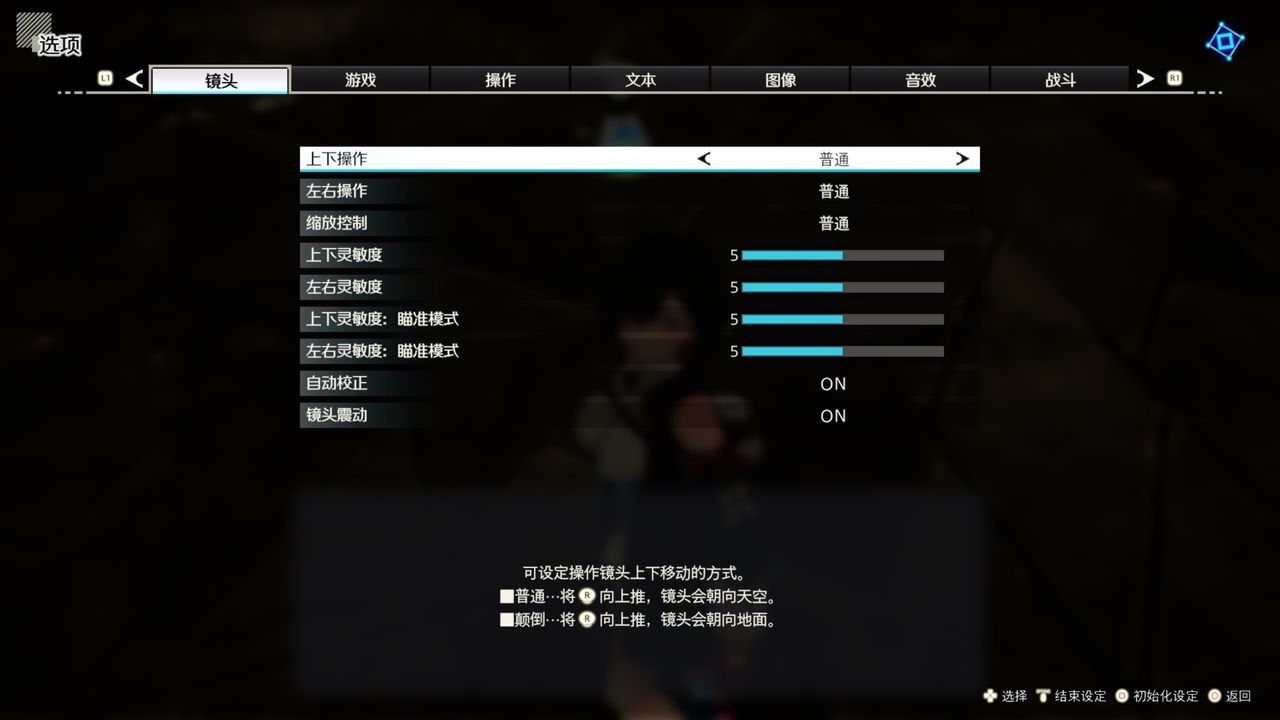
Task: Click the R1 shoulder button icon beside tabs
Action: (x=1174, y=78)
